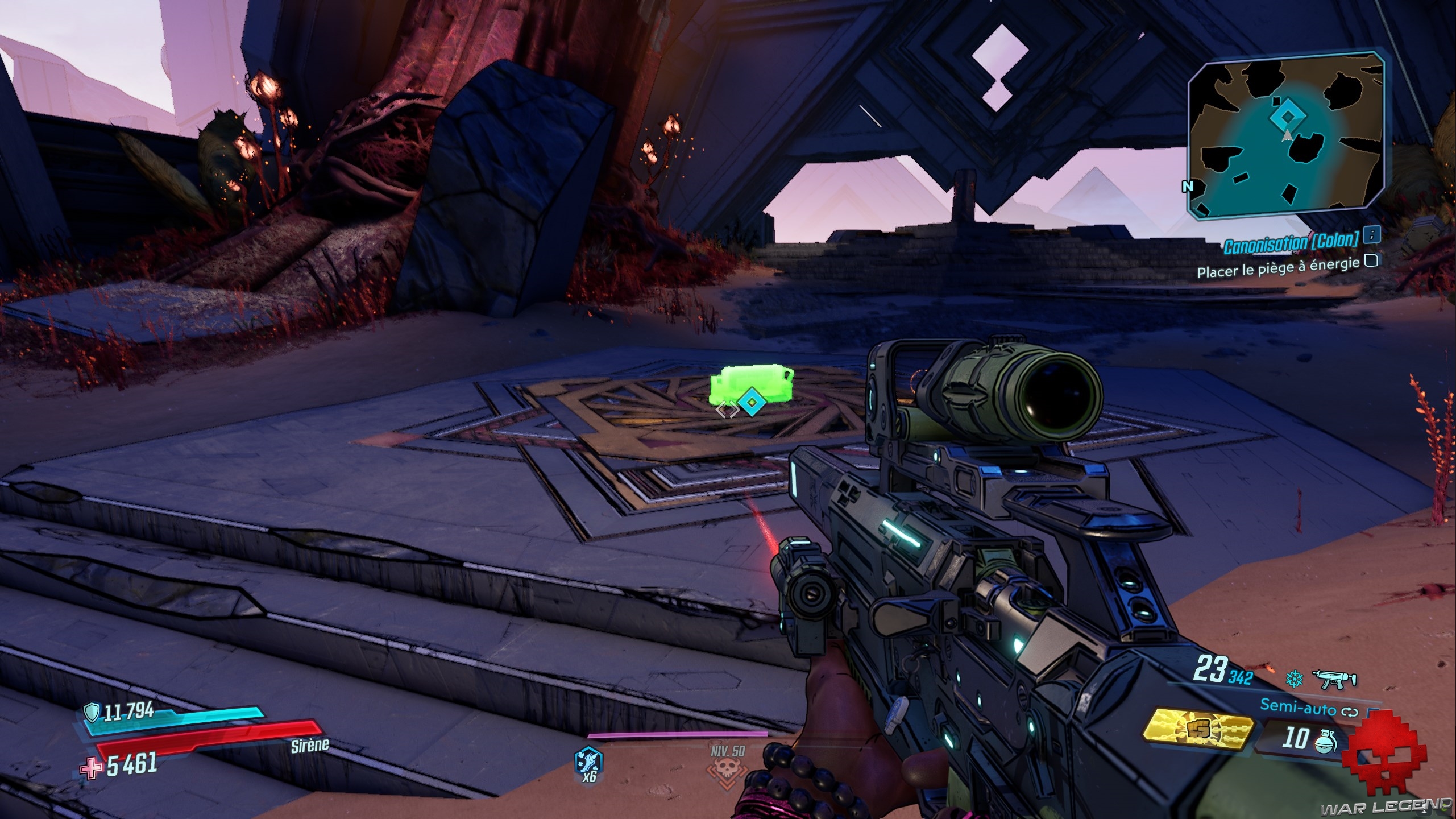Activate the yellow fist action skill

coord(1199,730)
